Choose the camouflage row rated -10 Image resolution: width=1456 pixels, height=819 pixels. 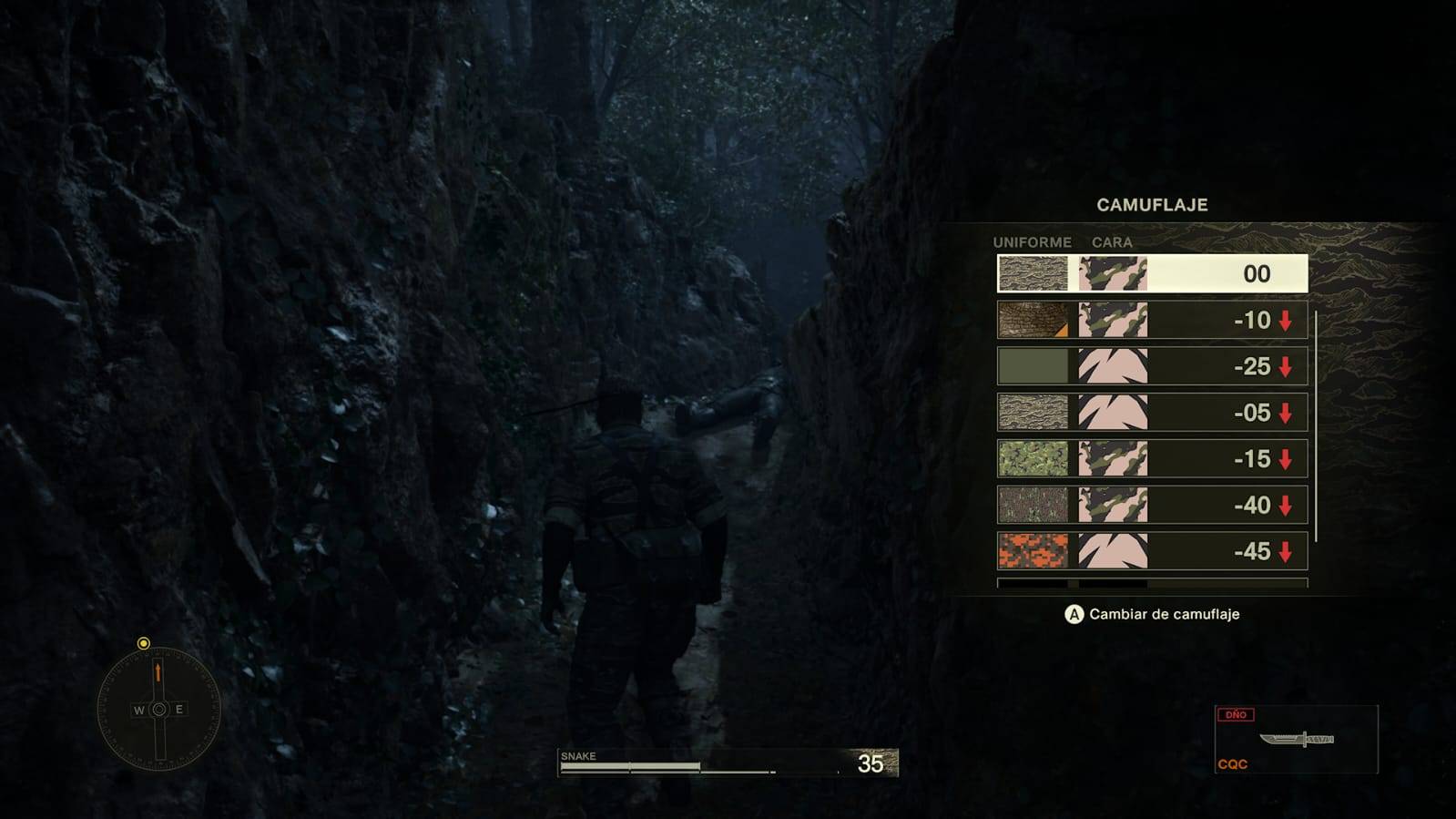click(1152, 320)
